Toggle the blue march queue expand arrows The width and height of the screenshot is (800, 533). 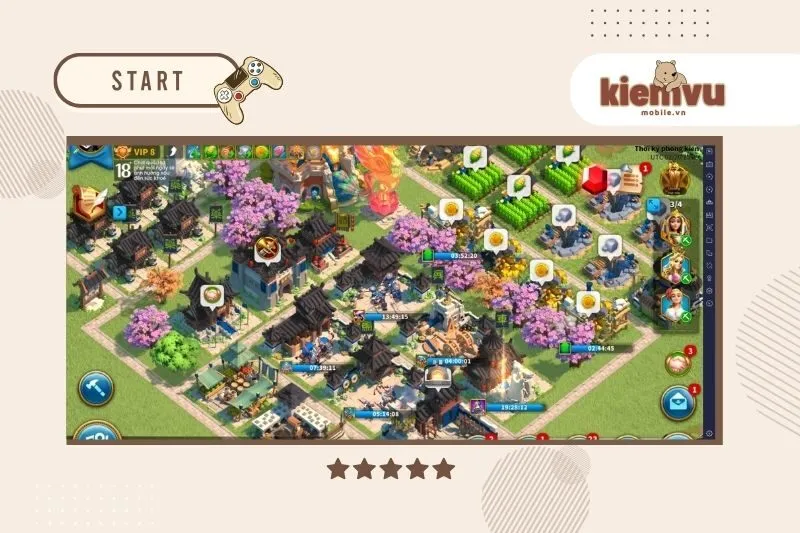[x=655, y=206]
